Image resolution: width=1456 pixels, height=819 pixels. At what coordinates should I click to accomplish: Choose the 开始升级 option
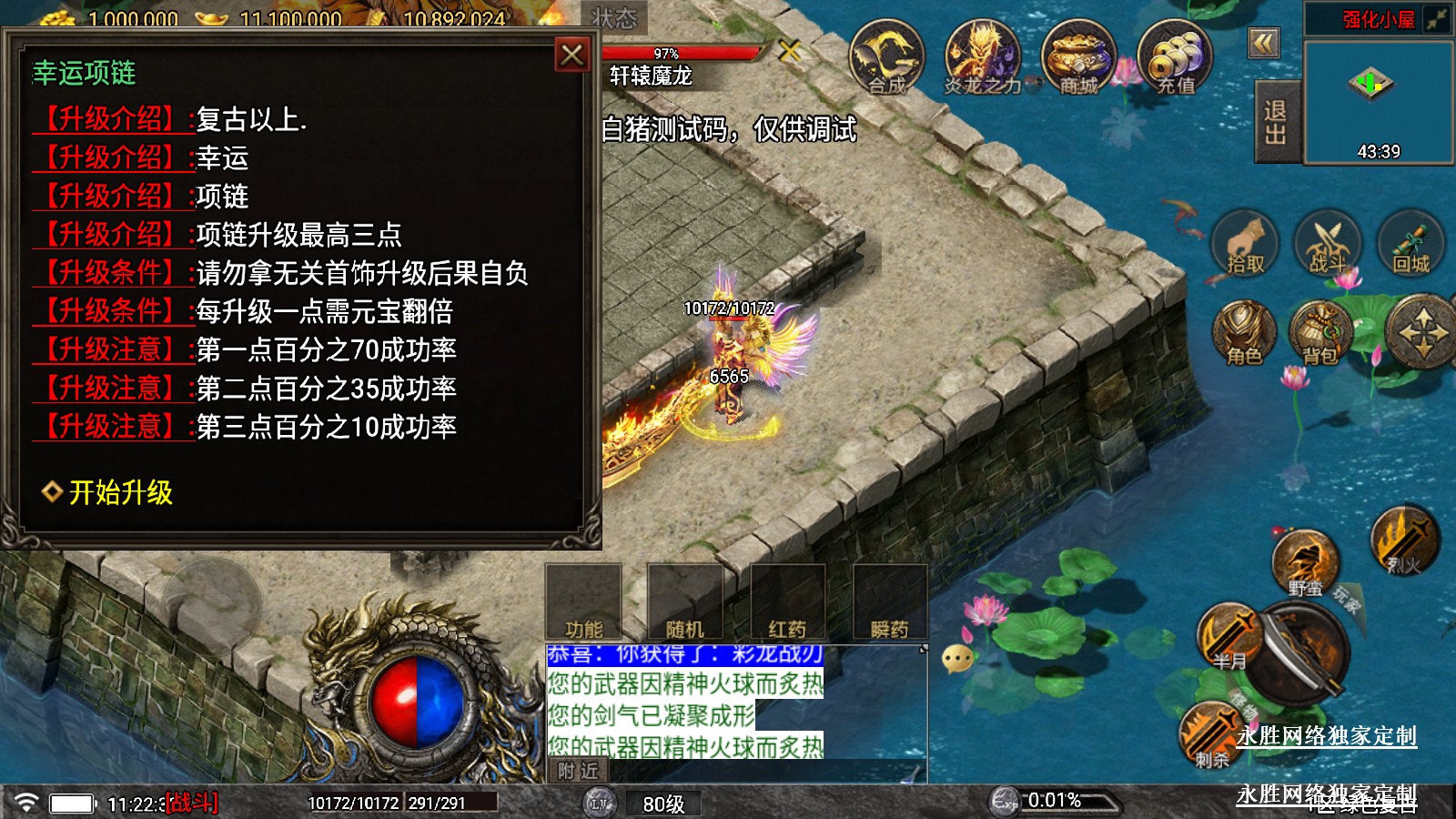(120, 492)
